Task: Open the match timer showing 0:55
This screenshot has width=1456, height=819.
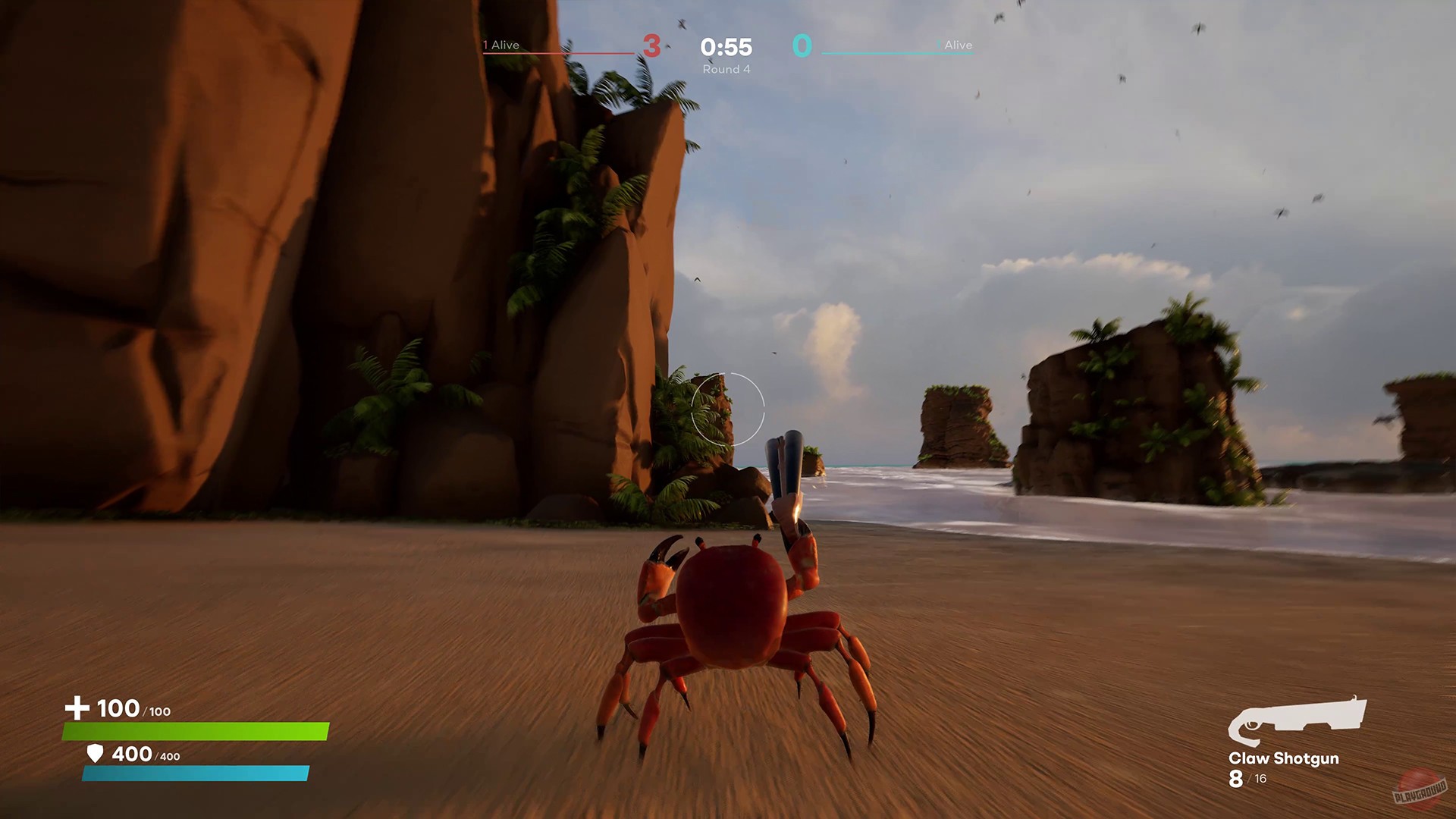Action: (x=726, y=47)
